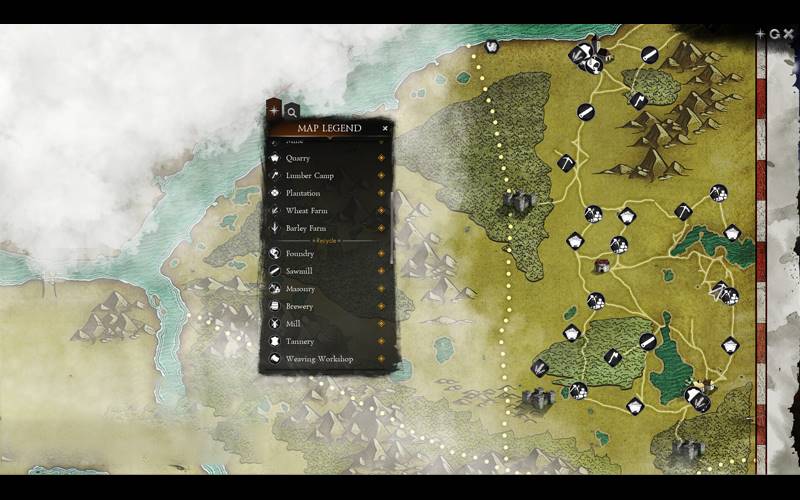Pick Plantation from the legend list
800x500 pixels.
click(x=303, y=193)
